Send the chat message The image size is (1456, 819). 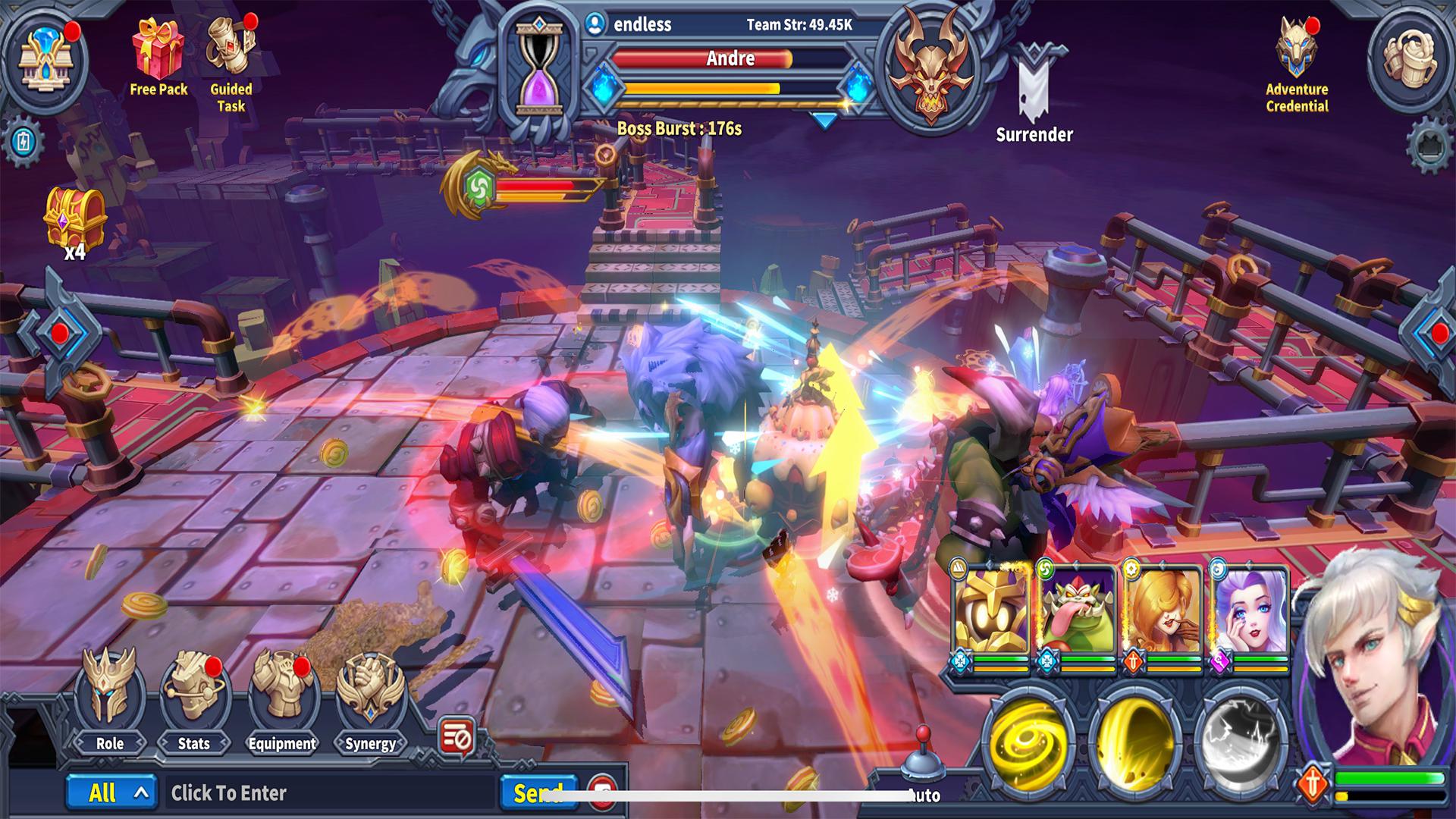coord(538,793)
